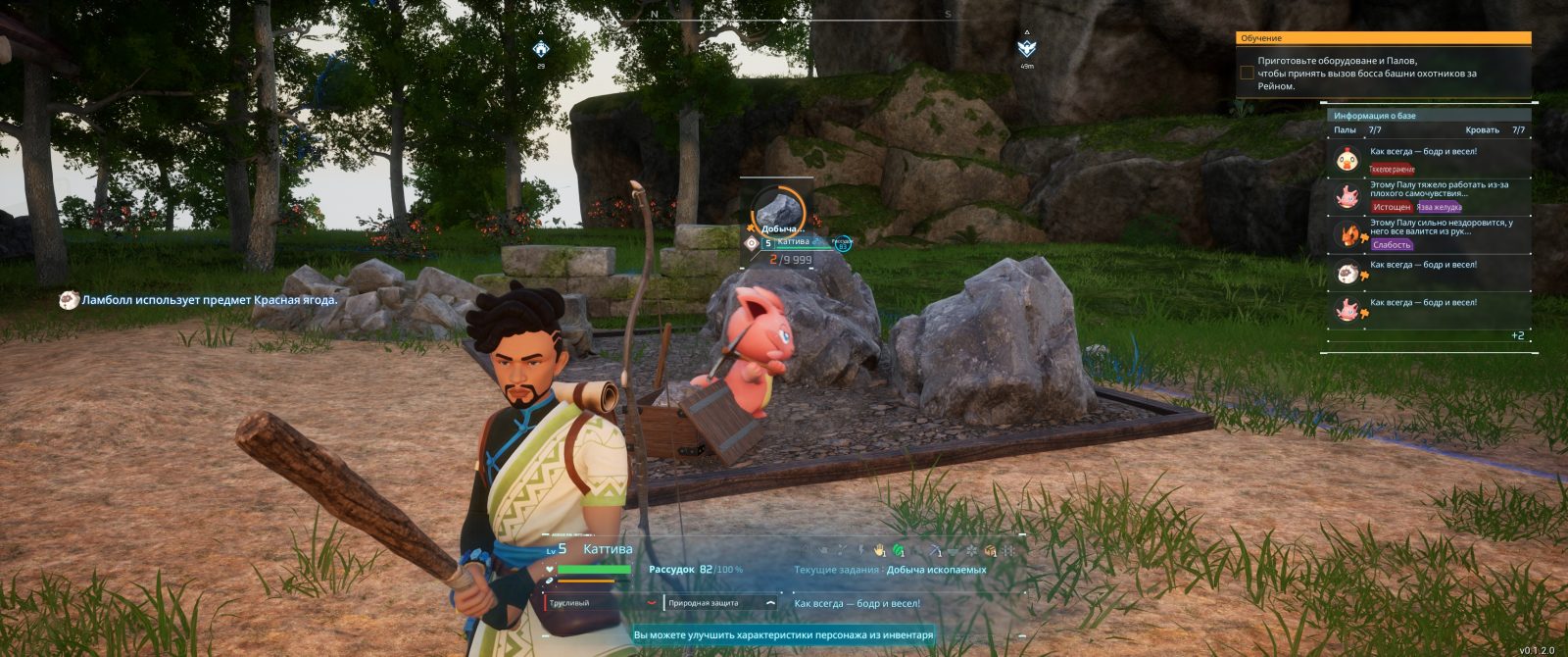Choose the sheep Pal row in base list
The width and height of the screenshot is (1568, 657).
tap(1429, 272)
